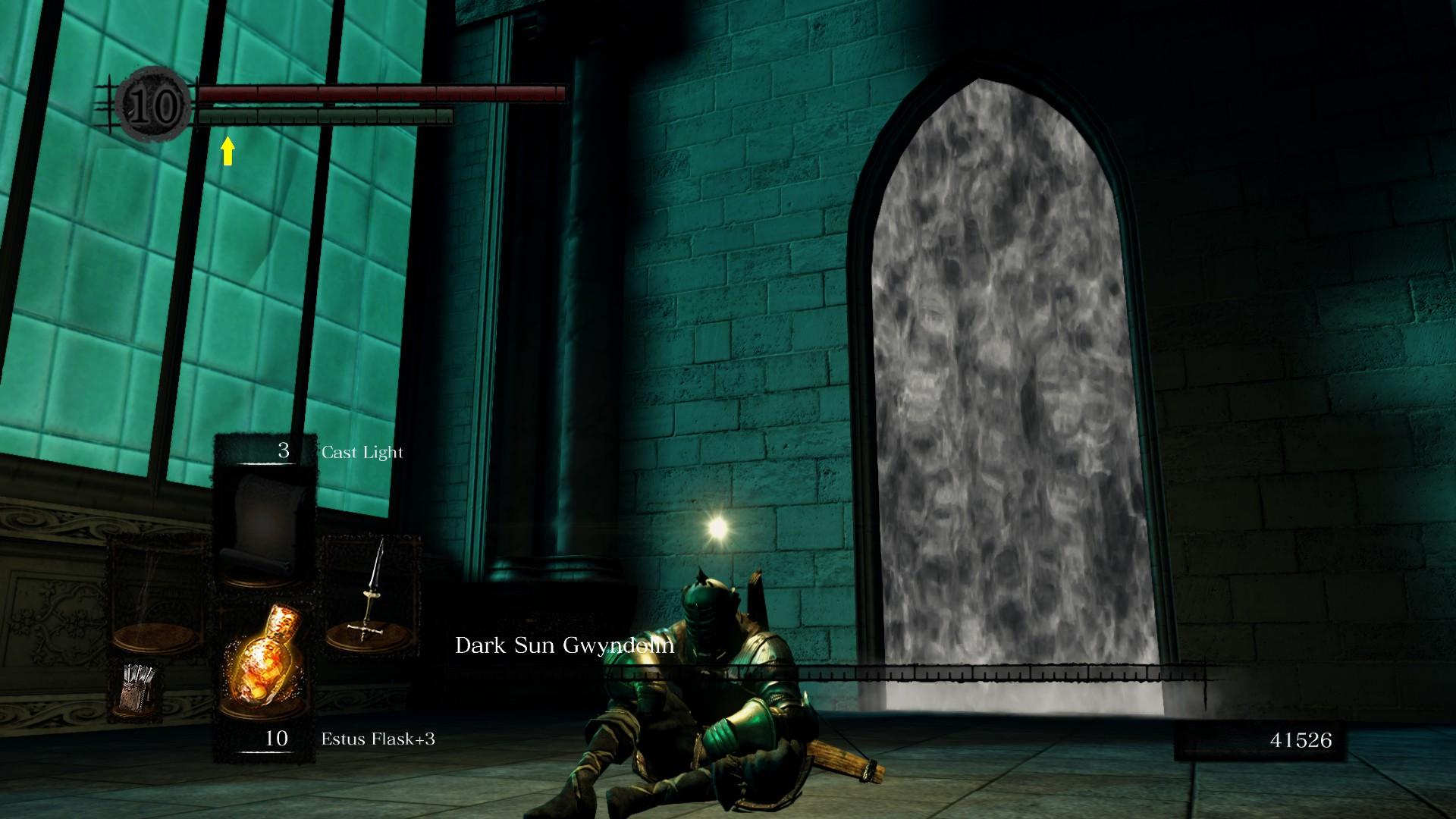
Task: Click the humanity counter showing 10
Action: pos(154,106)
